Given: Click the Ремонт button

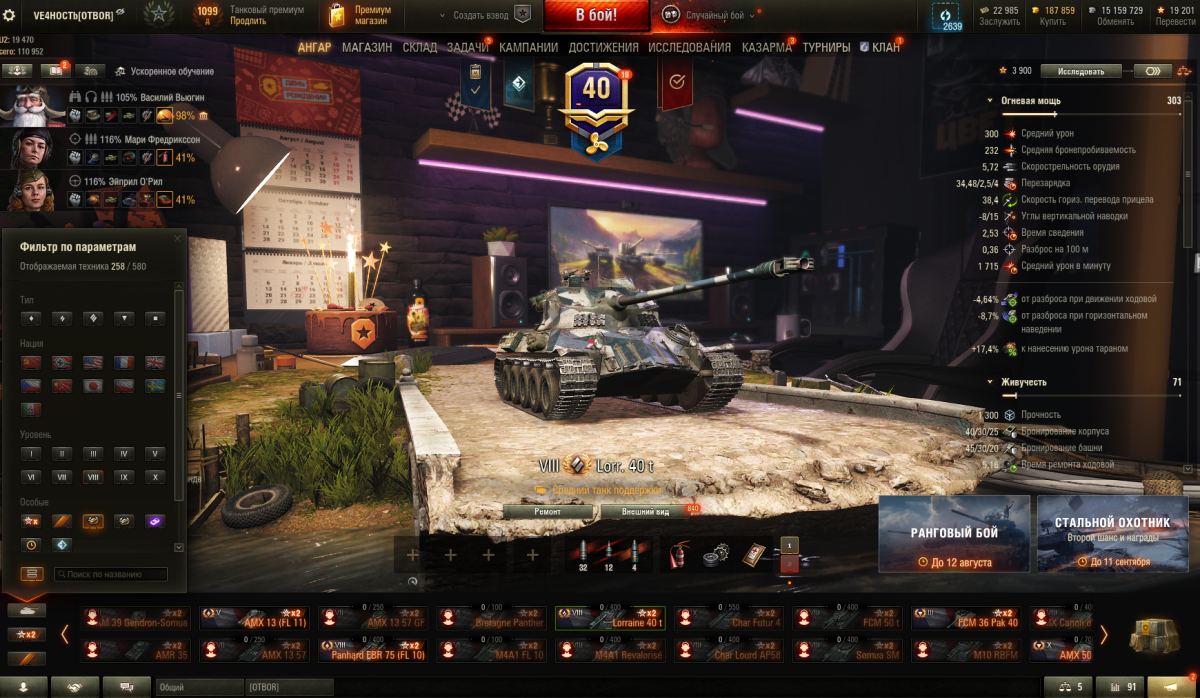Looking at the screenshot, I should tap(547, 511).
